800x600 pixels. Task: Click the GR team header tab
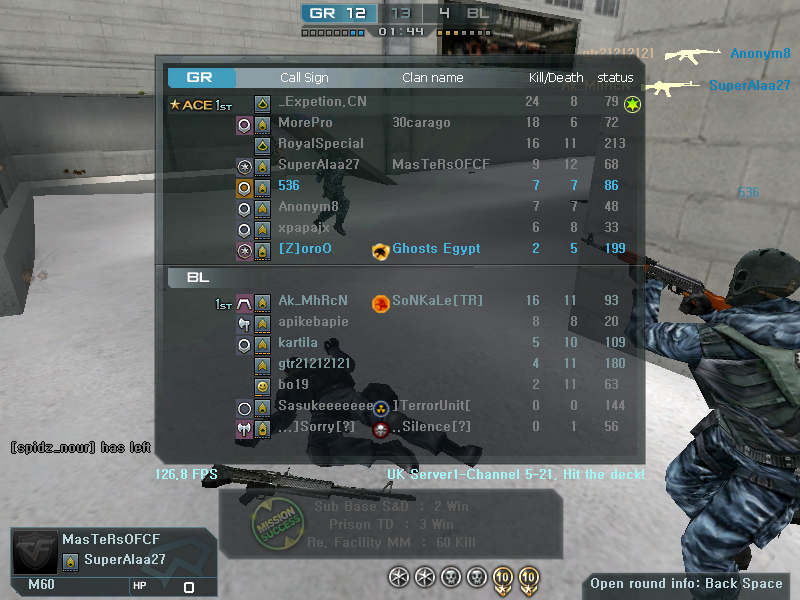coord(201,77)
